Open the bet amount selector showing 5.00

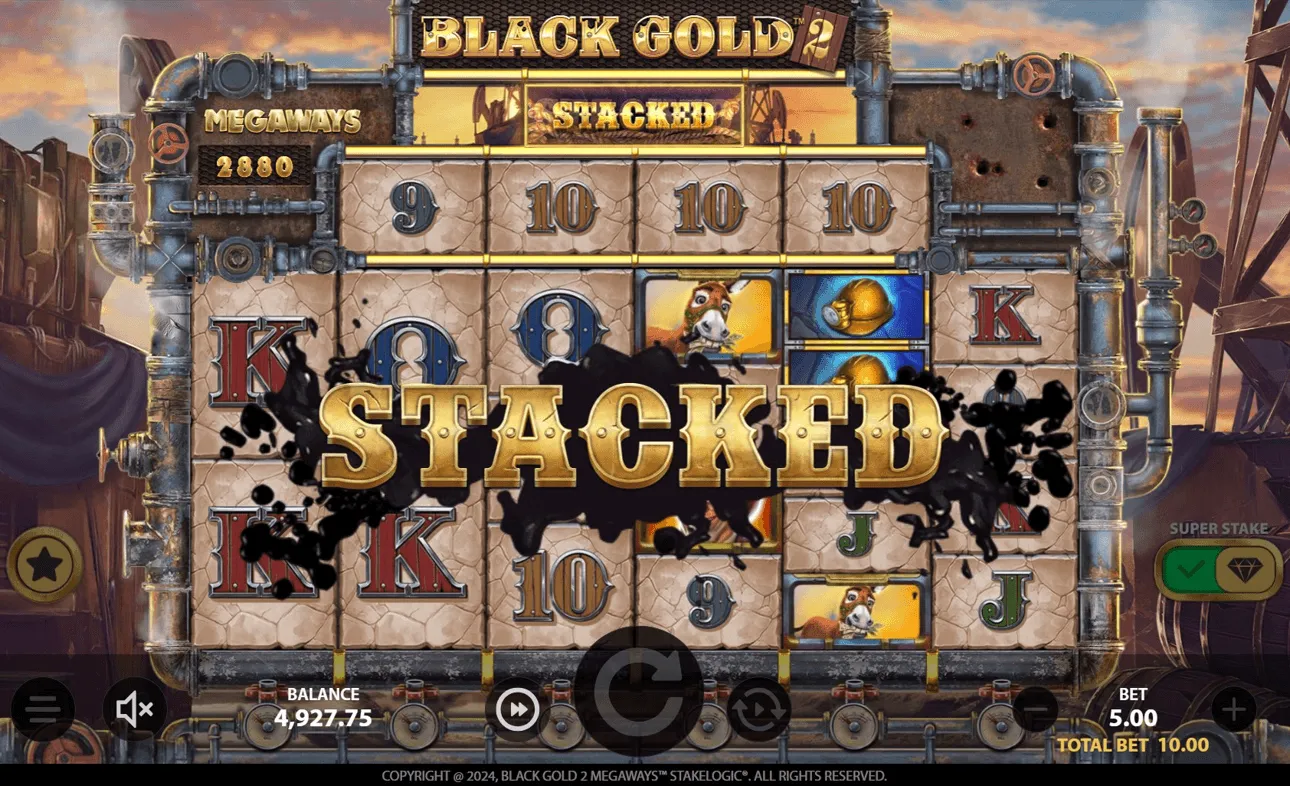pos(1131,710)
